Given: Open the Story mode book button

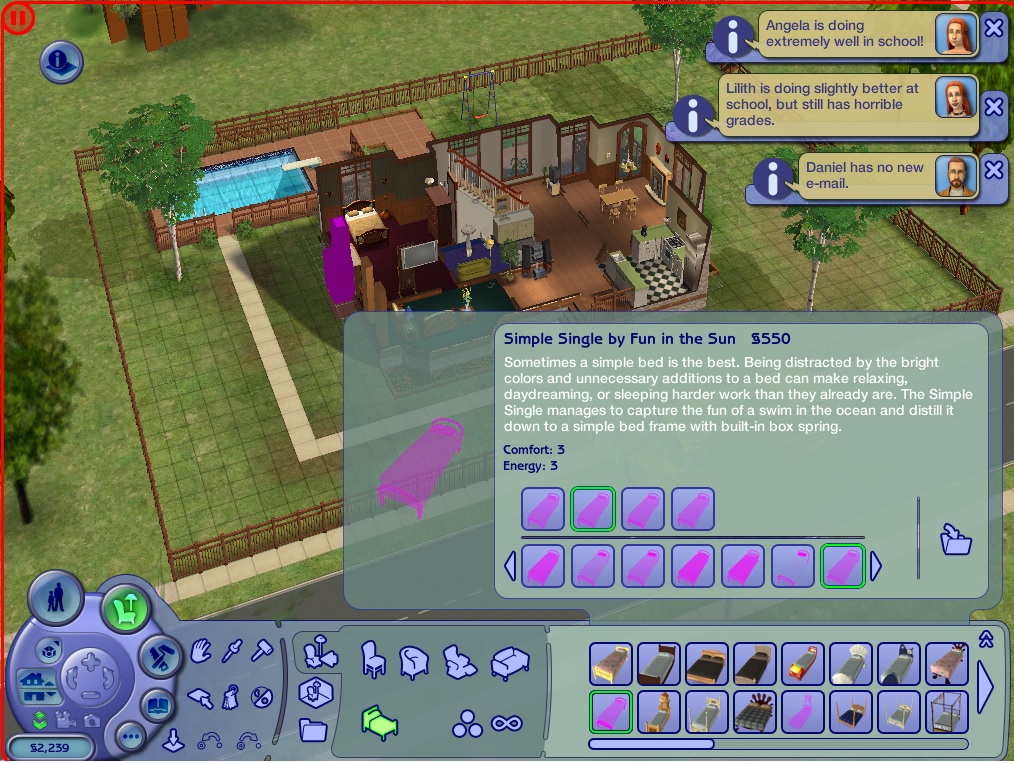Looking at the screenshot, I should tap(158, 705).
